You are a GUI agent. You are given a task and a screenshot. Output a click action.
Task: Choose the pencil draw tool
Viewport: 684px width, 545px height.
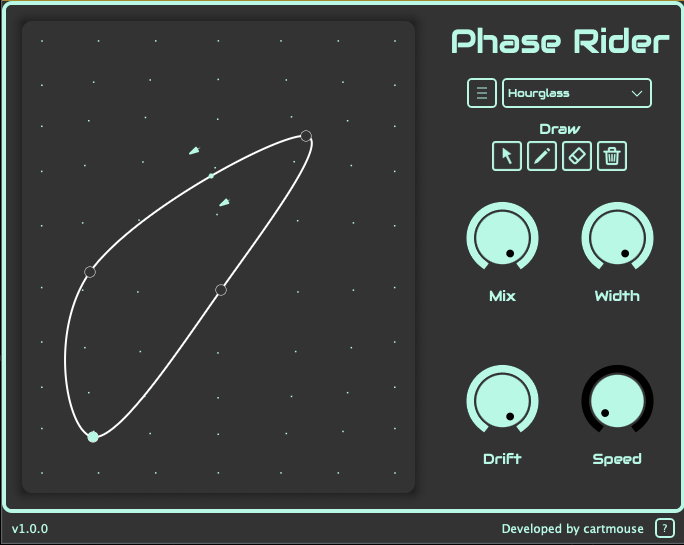tap(542, 156)
